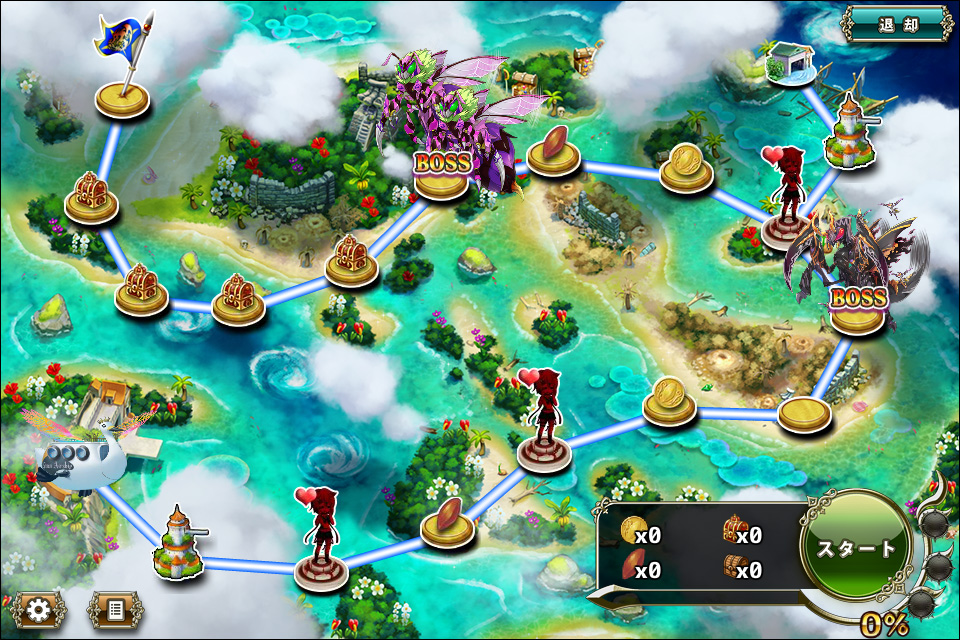Open the list log button
The height and width of the screenshot is (640, 960).
[x=115, y=608]
